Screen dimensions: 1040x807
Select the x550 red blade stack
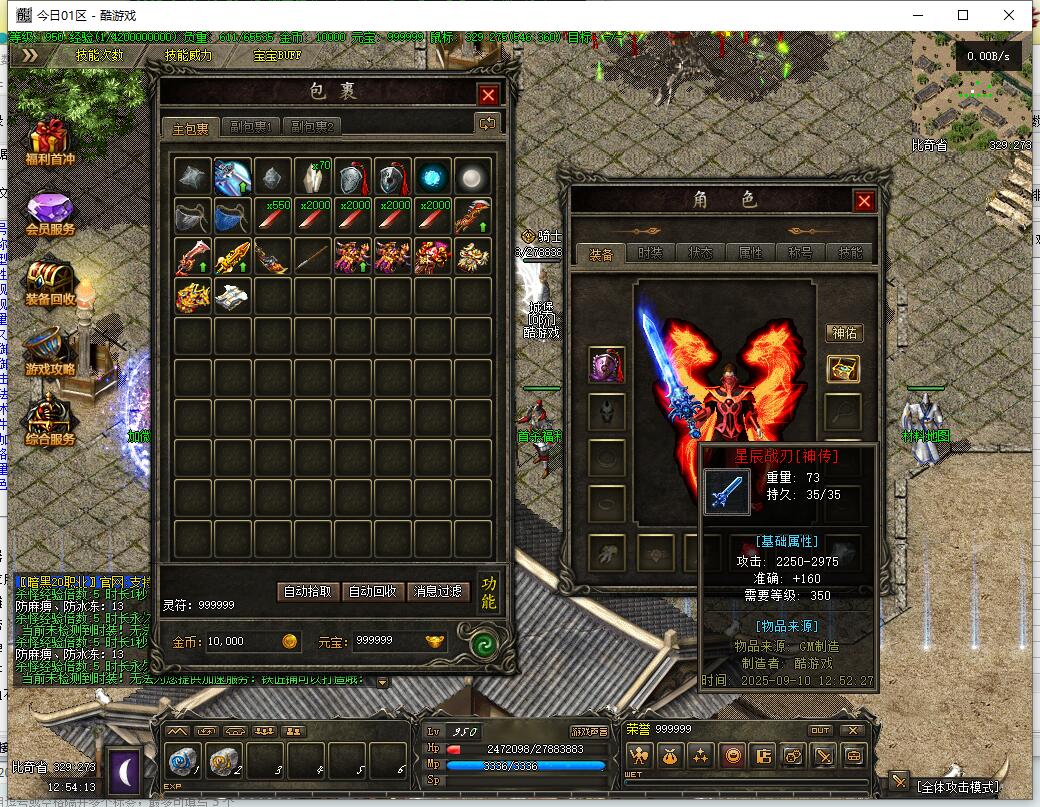[x=273, y=217]
